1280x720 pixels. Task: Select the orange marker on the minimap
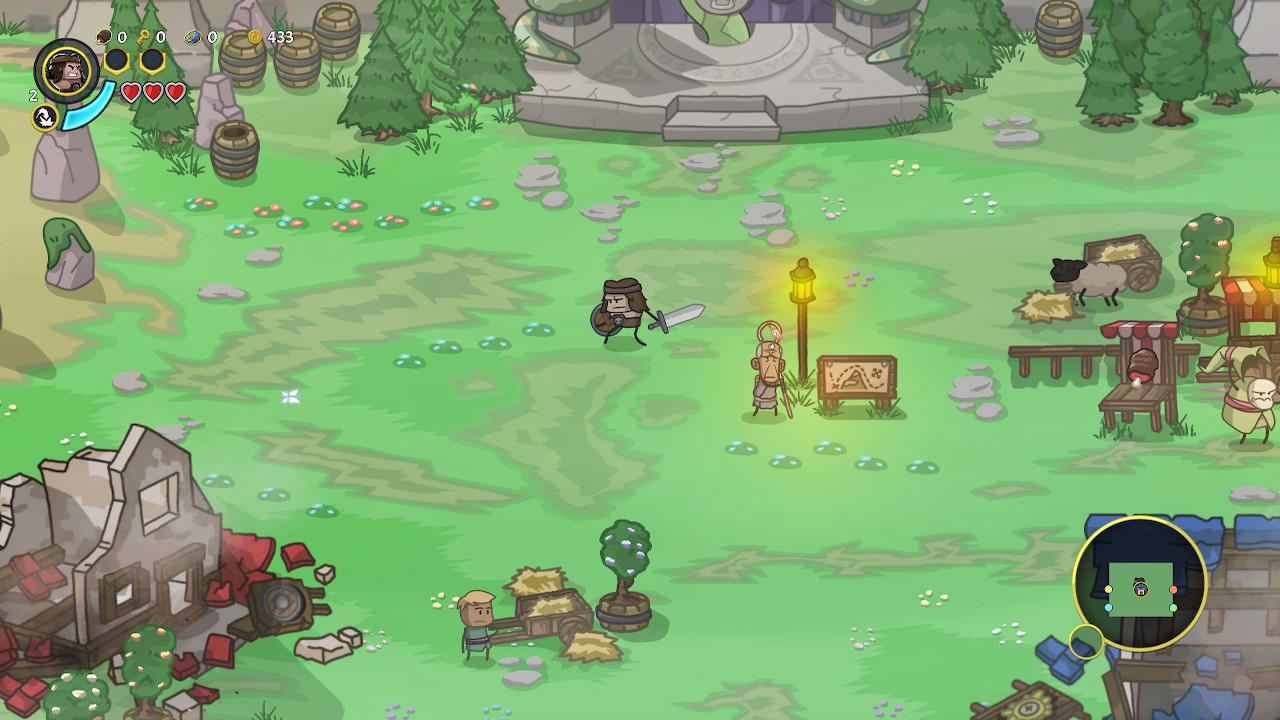pos(1173,590)
